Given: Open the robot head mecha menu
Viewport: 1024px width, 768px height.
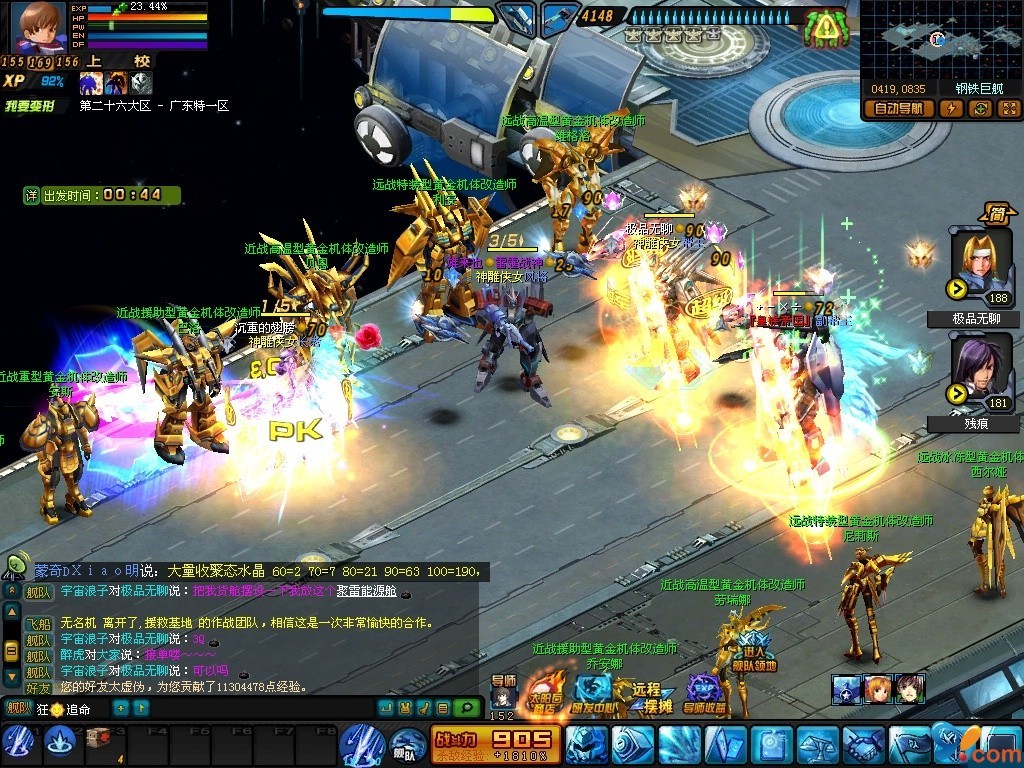Looking at the screenshot, I should point(587,745).
